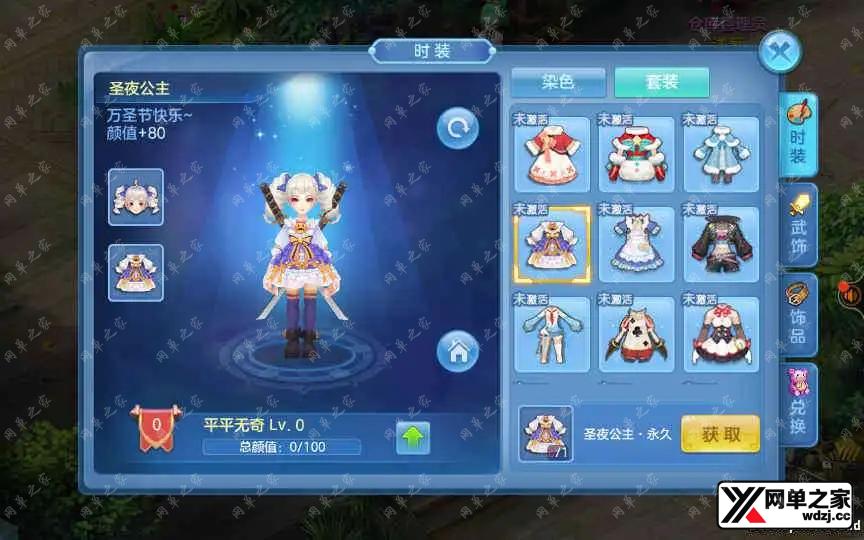Screen dimensions: 864x540
Task: Open the 兑换 exchange side tab
Action: click(799, 403)
